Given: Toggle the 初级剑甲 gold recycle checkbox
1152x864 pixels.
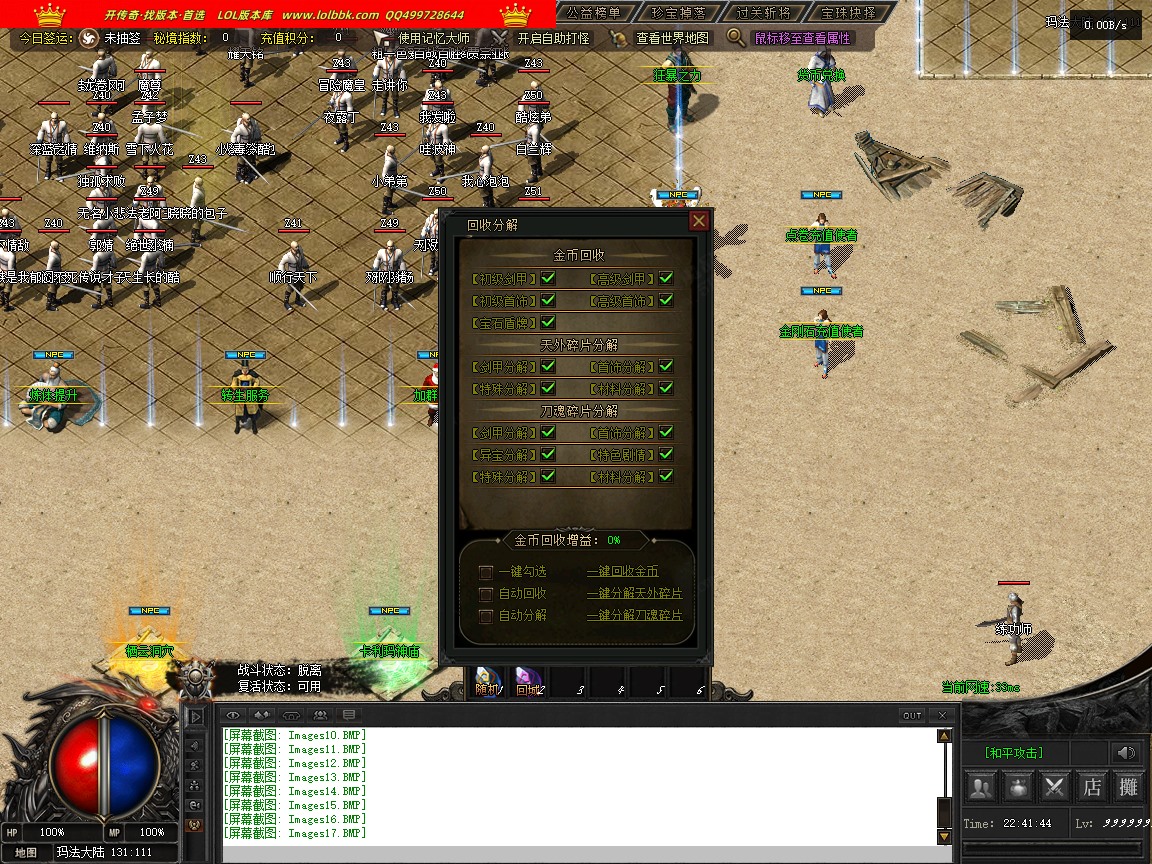Looking at the screenshot, I should pos(548,278).
